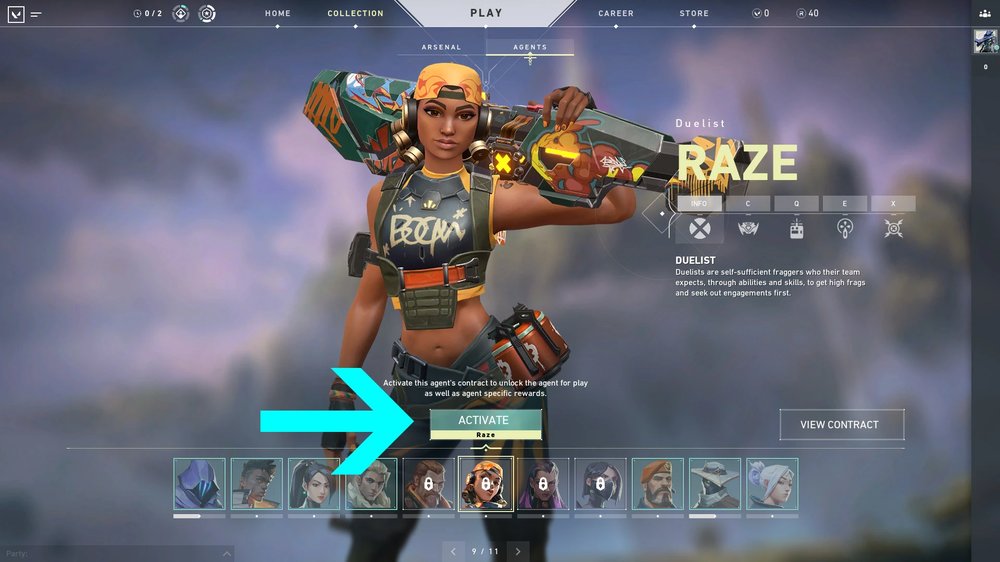Open the Collection menu
This screenshot has height=562, width=1000.
pos(355,14)
